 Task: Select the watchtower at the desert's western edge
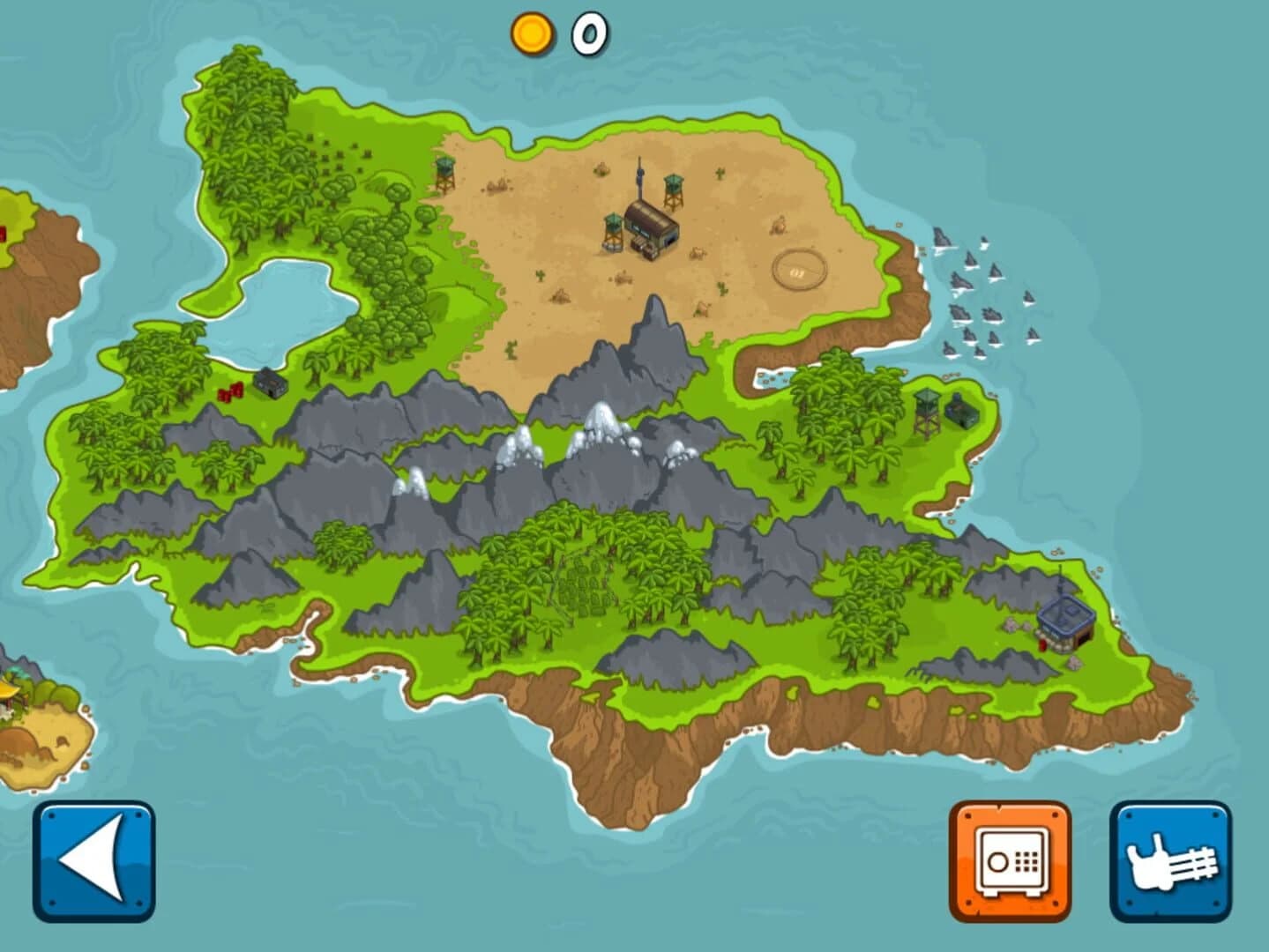coord(445,172)
